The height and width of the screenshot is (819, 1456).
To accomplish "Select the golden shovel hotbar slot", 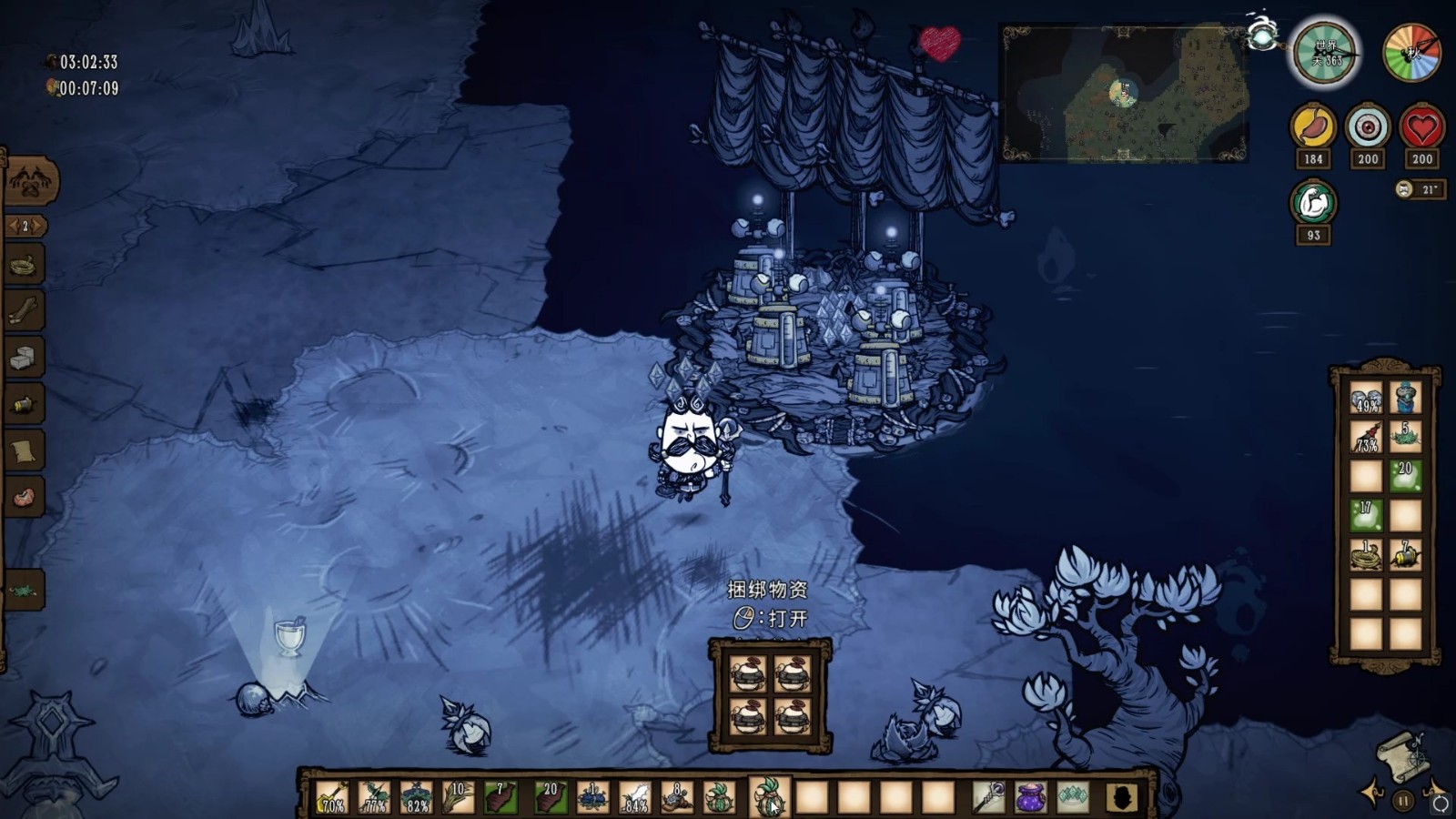I will (x=332, y=798).
